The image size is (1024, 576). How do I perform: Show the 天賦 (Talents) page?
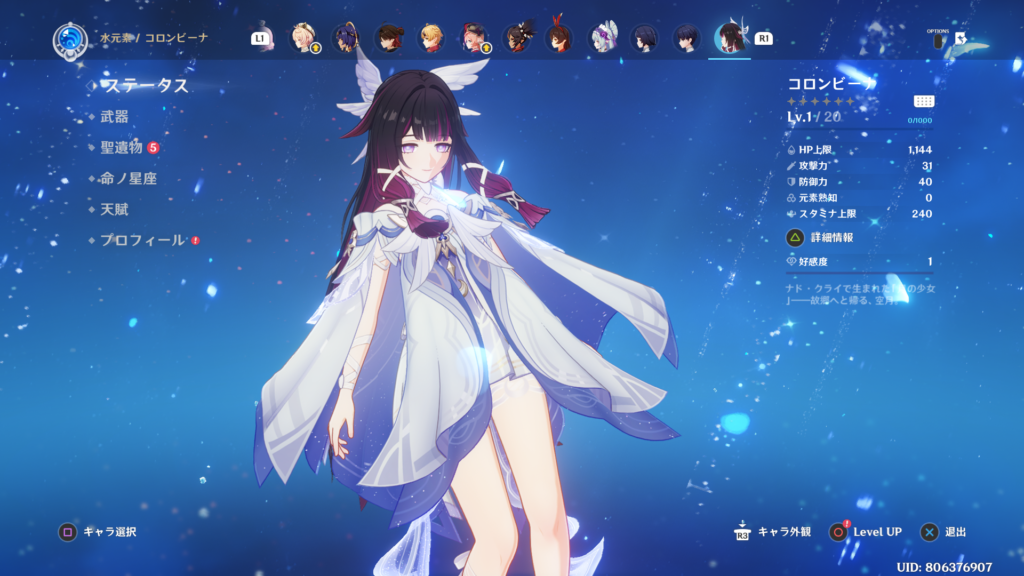pos(114,210)
